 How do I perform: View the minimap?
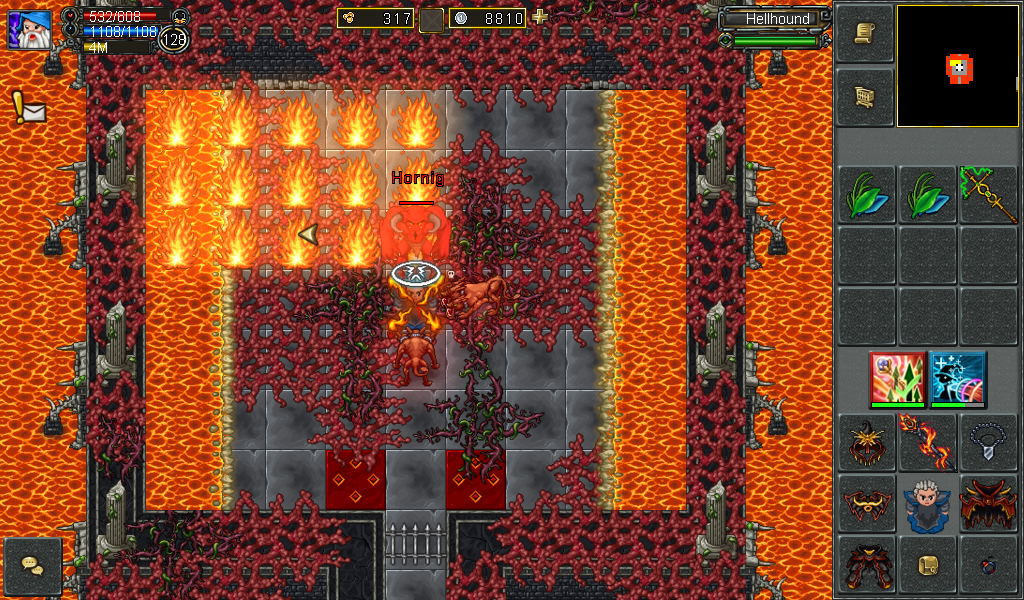click(x=957, y=66)
